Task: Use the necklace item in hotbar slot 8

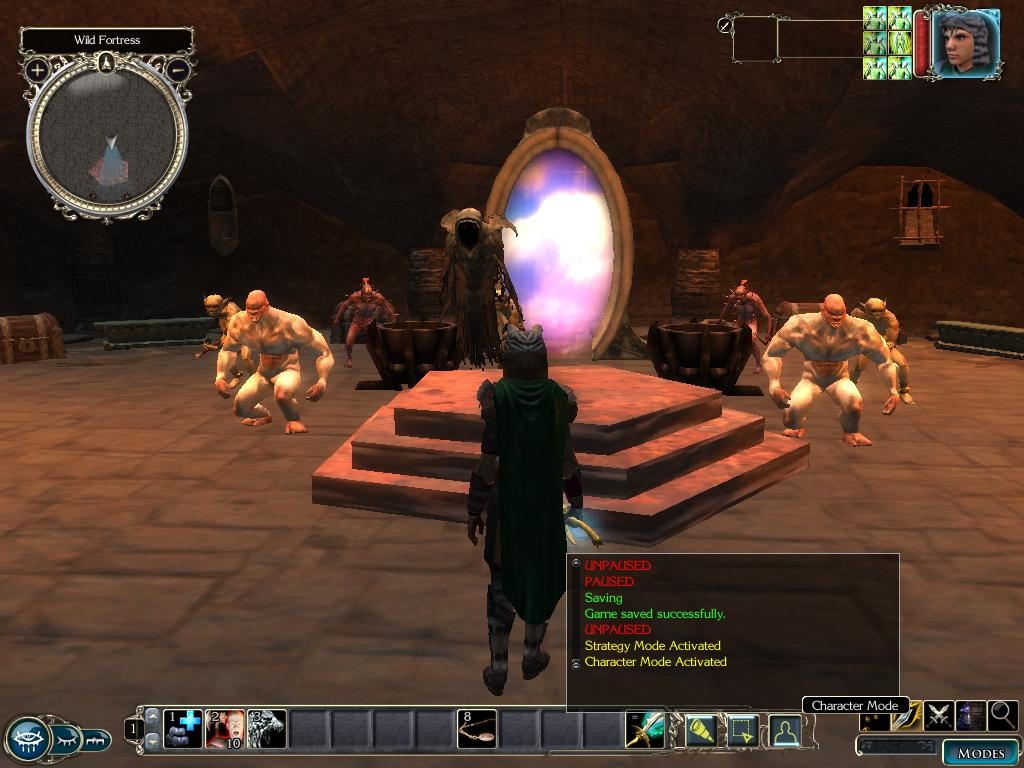Action: 477,729
